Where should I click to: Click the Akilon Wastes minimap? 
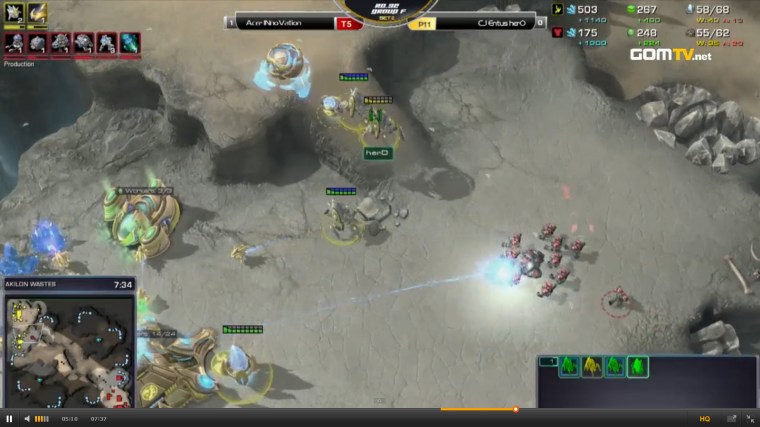69,349
